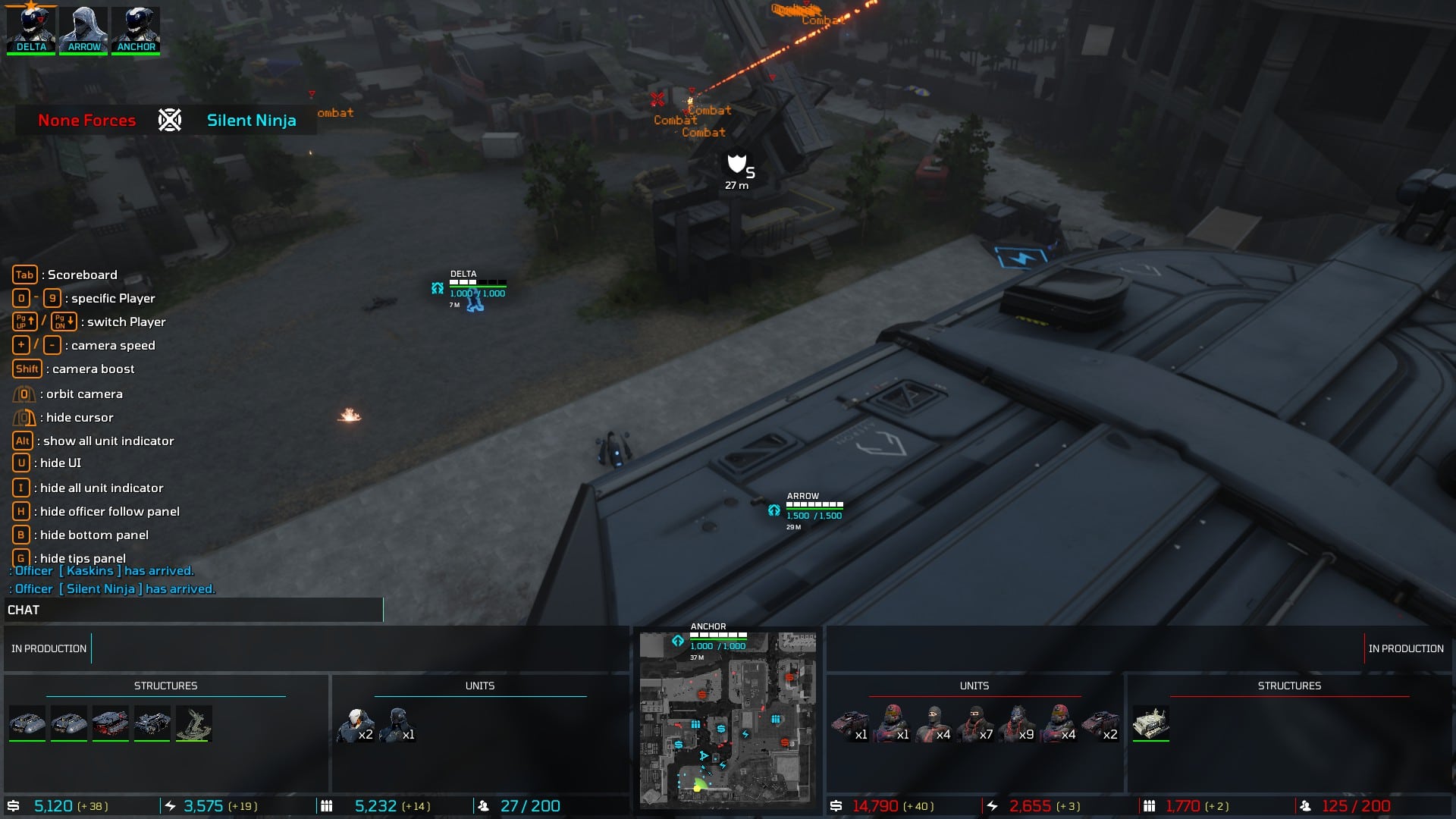This screenshot has height=819, width=1456.
Task: Click the Silent Ninja player name
Action: (x=251, y=120)
